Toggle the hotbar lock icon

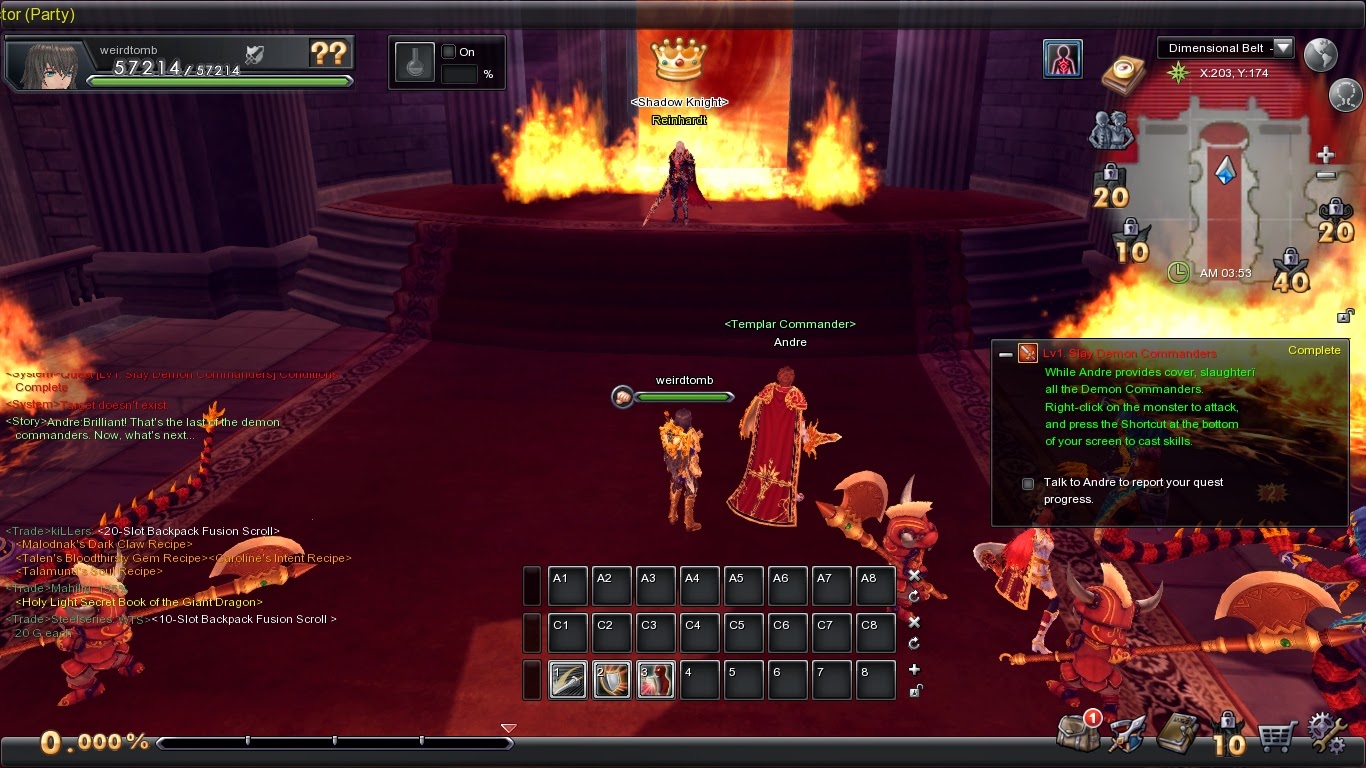914,690
